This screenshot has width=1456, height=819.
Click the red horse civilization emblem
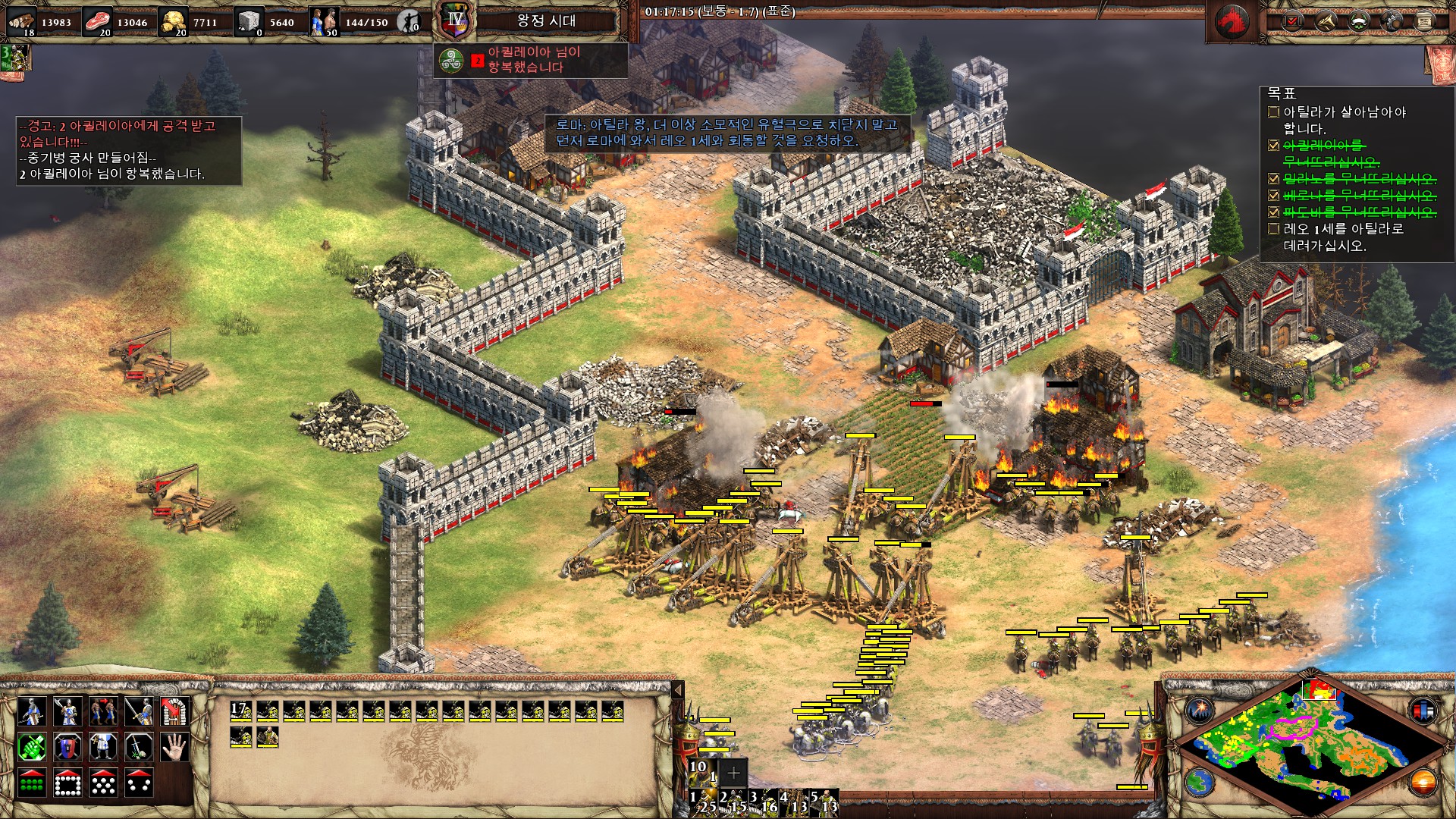(x=1232, y=21)
